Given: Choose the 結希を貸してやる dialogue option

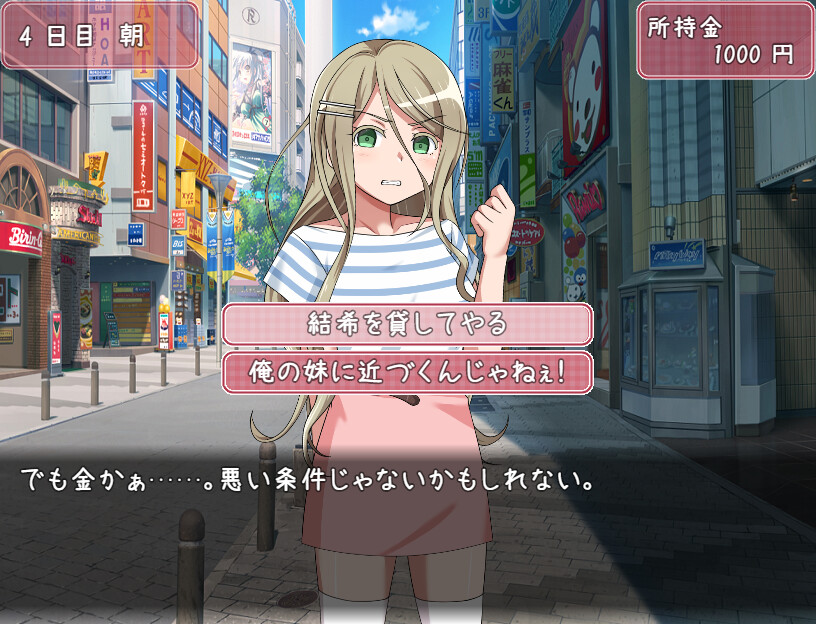Looking at the screenshot, I should coord(407,324).
